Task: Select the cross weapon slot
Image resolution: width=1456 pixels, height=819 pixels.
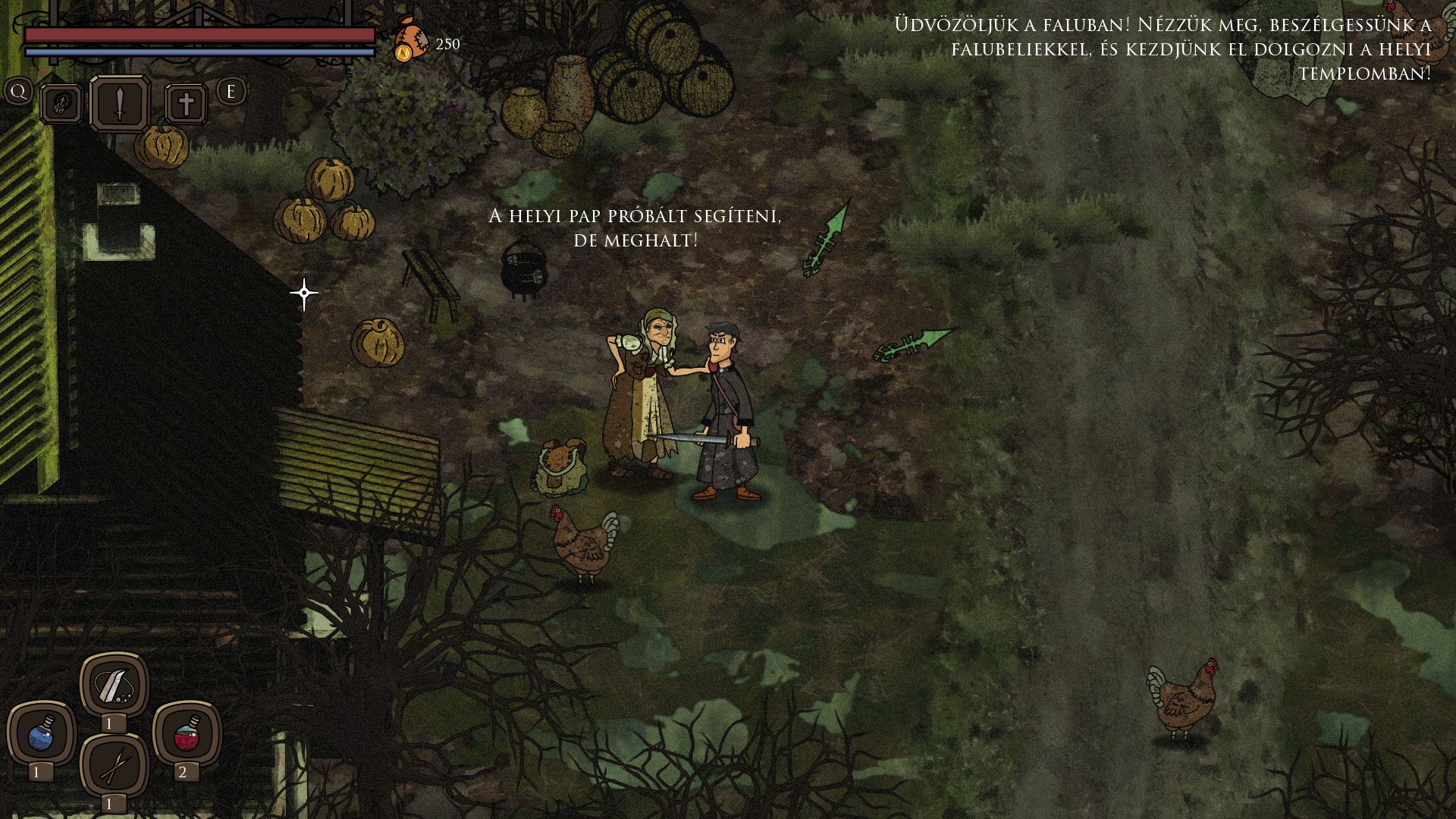Action: tap(186, 104)
